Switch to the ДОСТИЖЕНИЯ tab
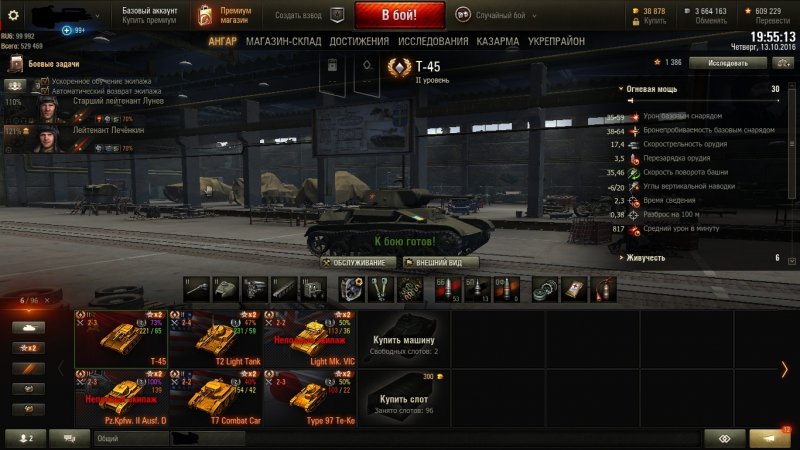The width and height of the screenshot is (800, 450). tap(359, 41)
